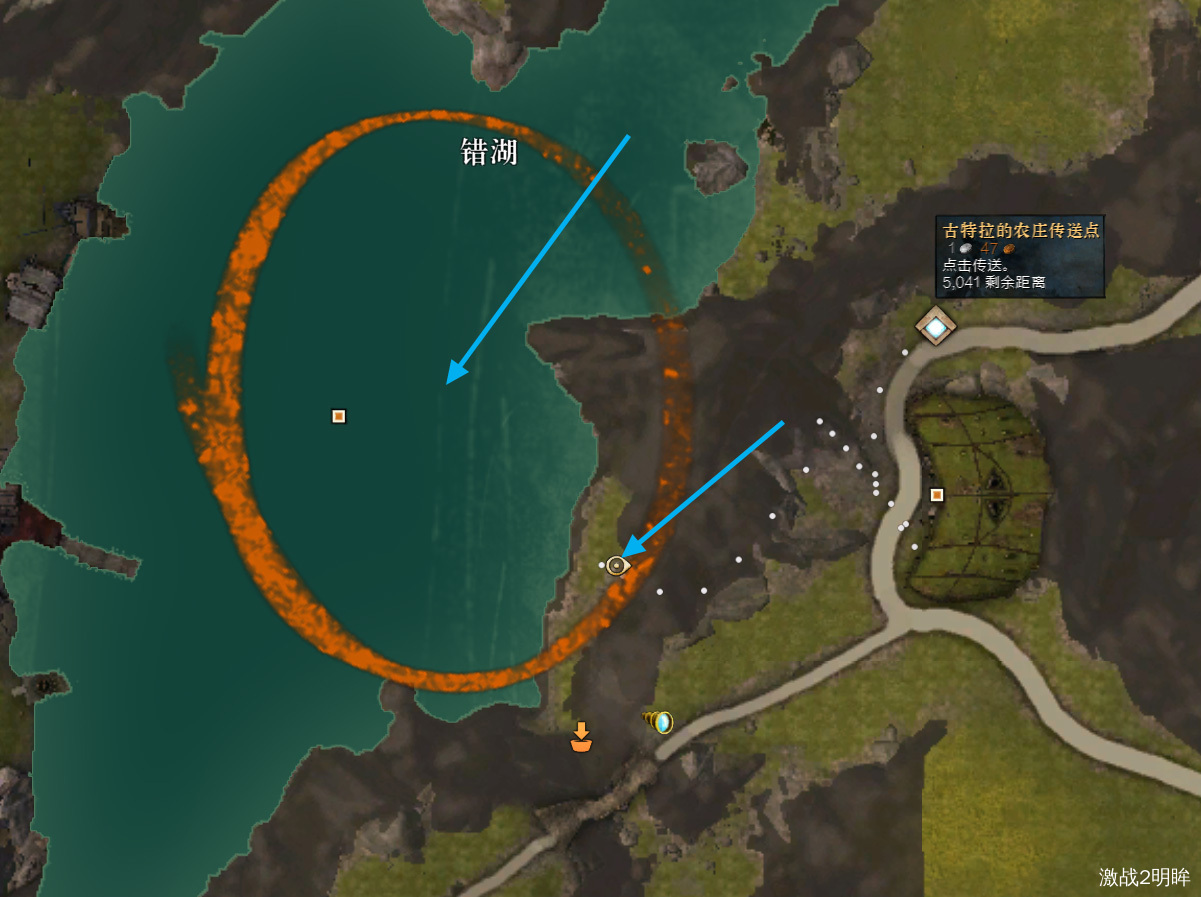
Task: Select the orange event marker on the farm field
Action: tap(937, 494)
